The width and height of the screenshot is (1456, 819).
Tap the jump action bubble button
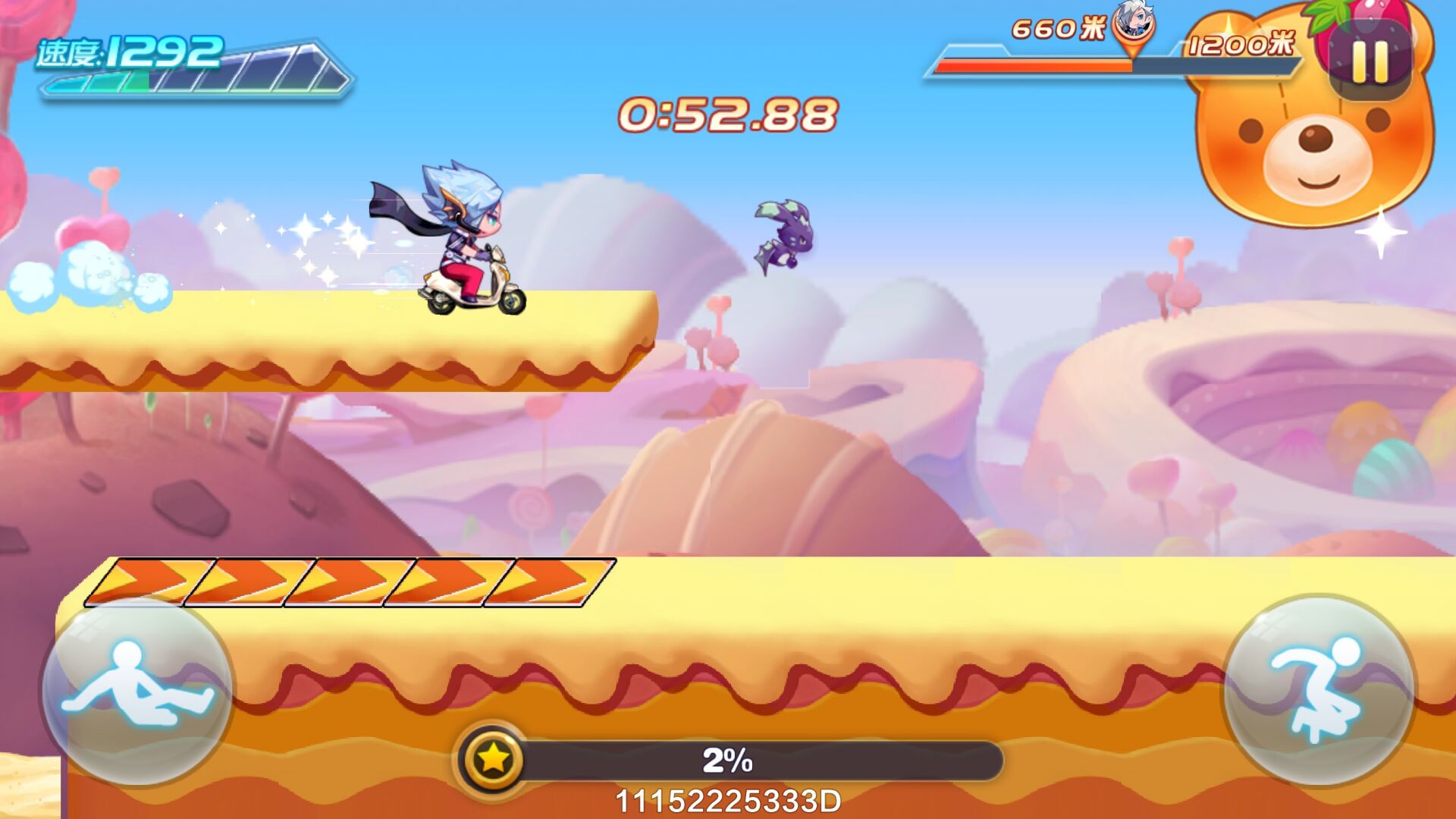[x=1319, y=689]
